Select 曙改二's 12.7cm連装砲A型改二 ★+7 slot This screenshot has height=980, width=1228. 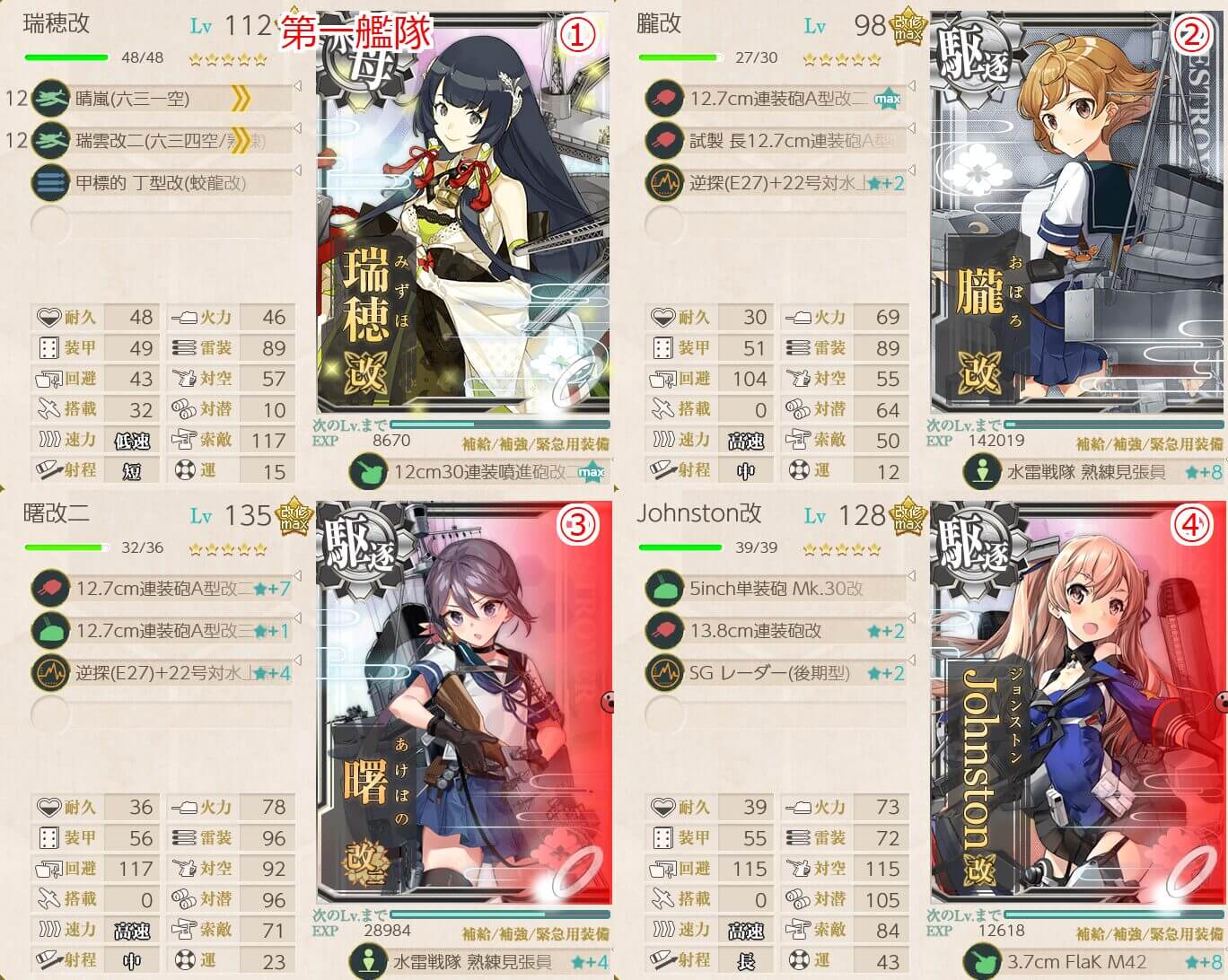click(x=162, y=589)
